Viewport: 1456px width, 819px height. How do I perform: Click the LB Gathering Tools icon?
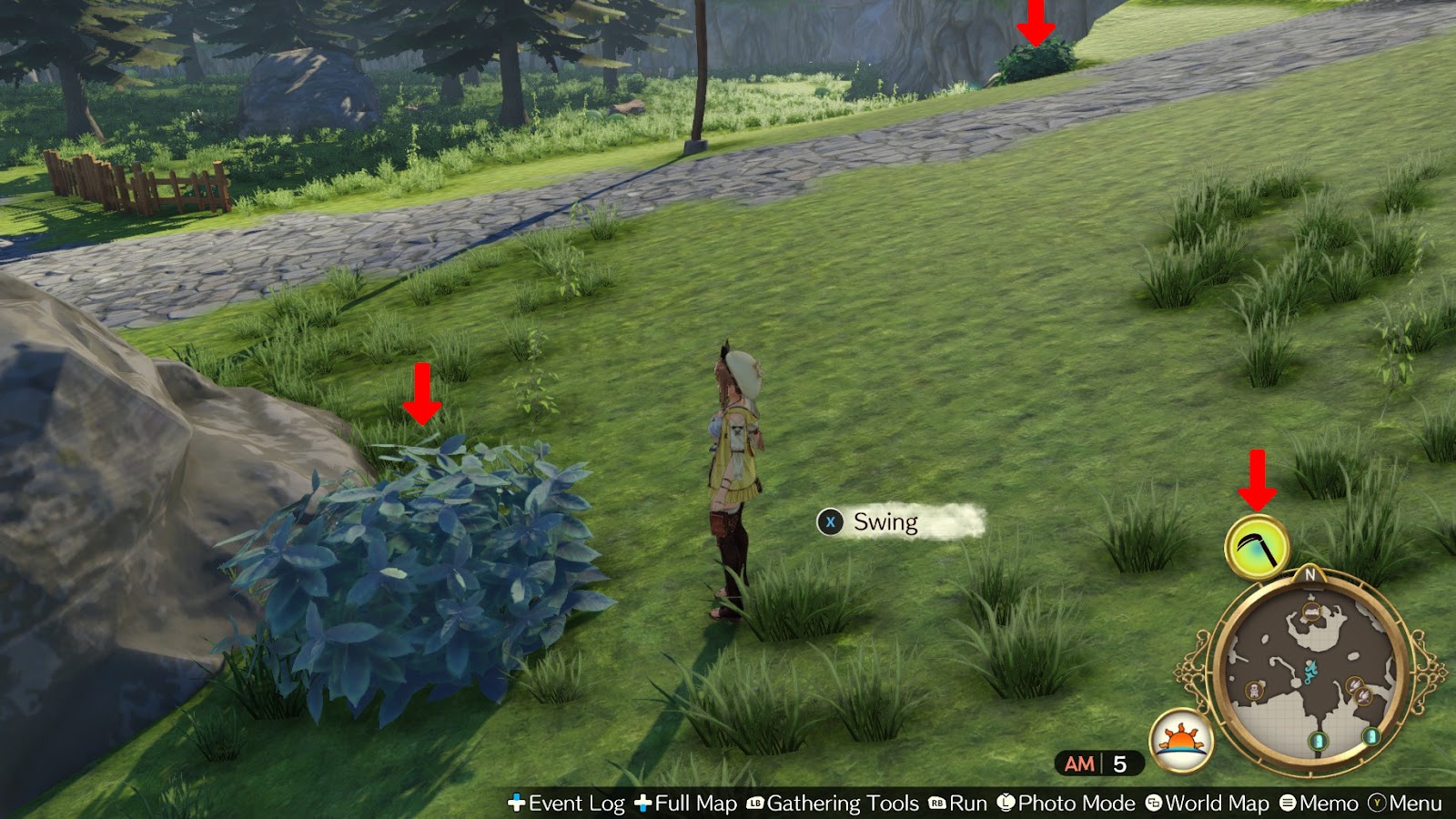754,804
